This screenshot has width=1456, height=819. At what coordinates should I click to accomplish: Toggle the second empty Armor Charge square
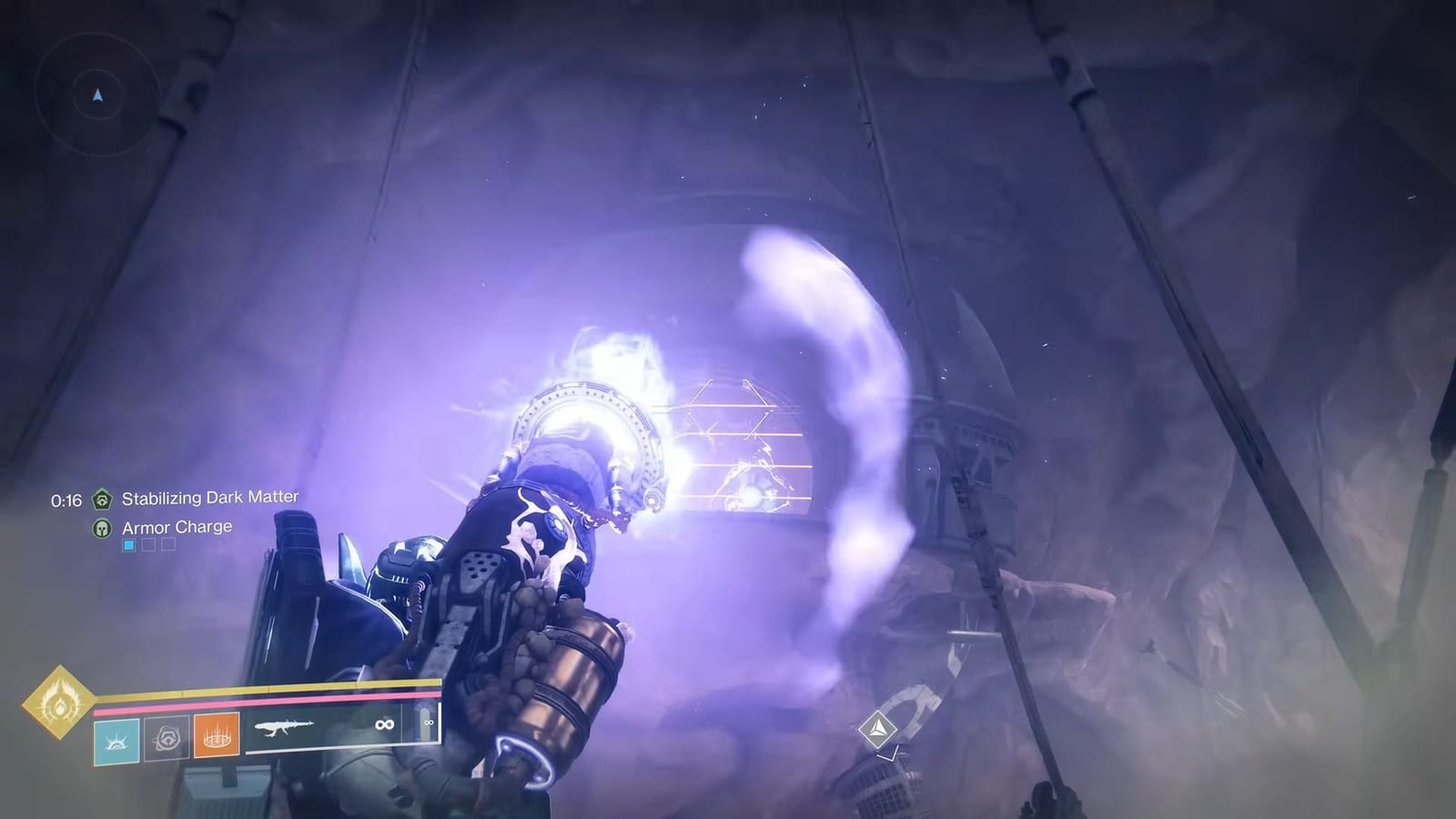pos(148,545)
